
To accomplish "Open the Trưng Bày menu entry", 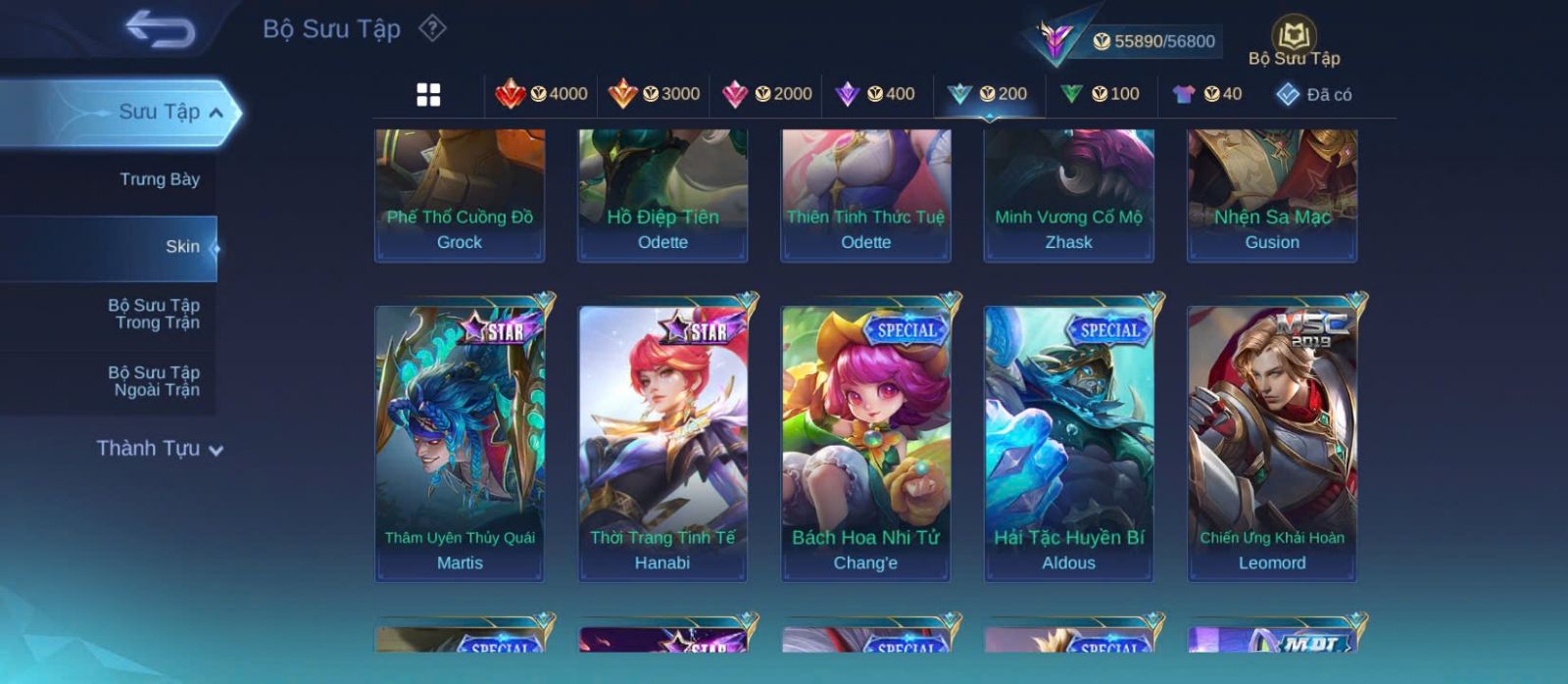I will tap(159, 179).
